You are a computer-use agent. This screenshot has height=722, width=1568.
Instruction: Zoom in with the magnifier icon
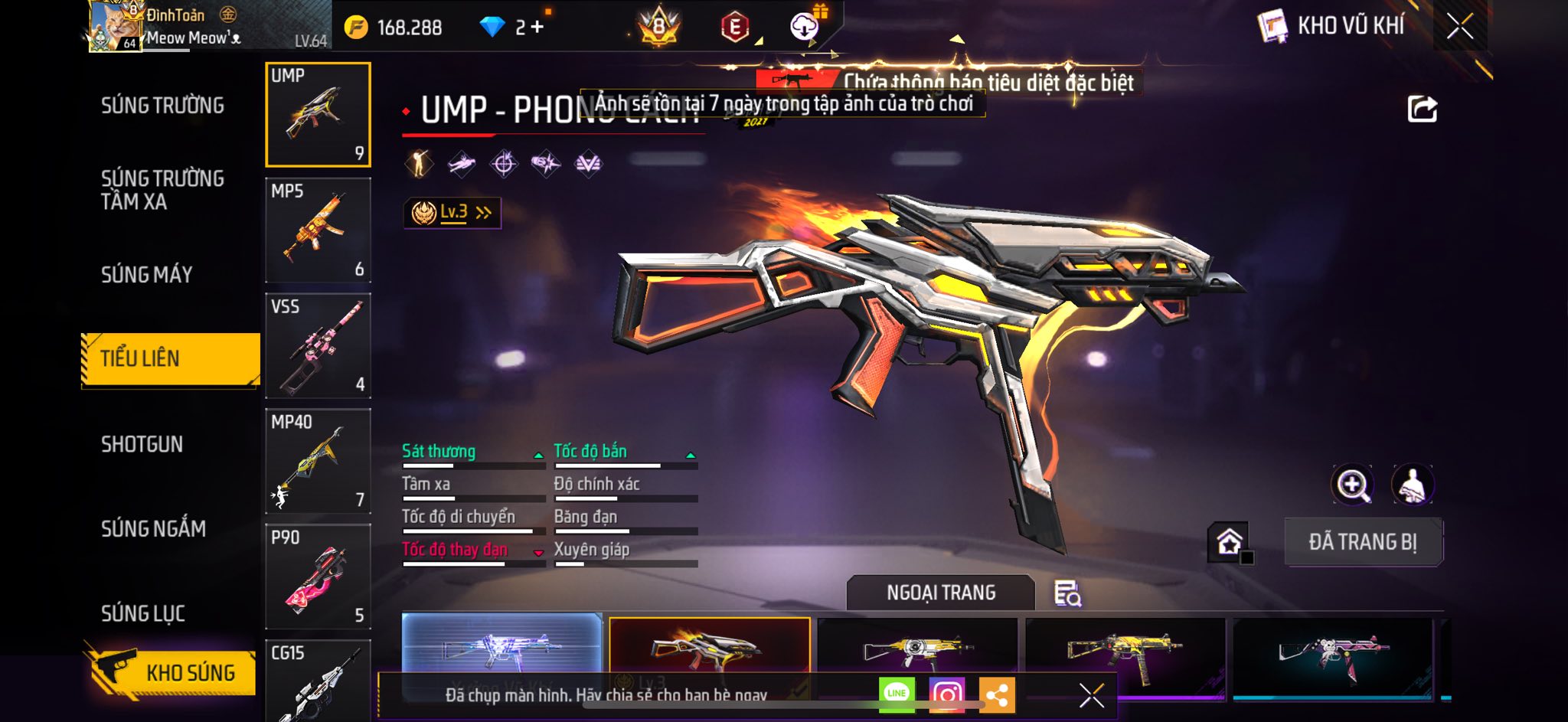pyautogui.click(x=1353, y=485)
